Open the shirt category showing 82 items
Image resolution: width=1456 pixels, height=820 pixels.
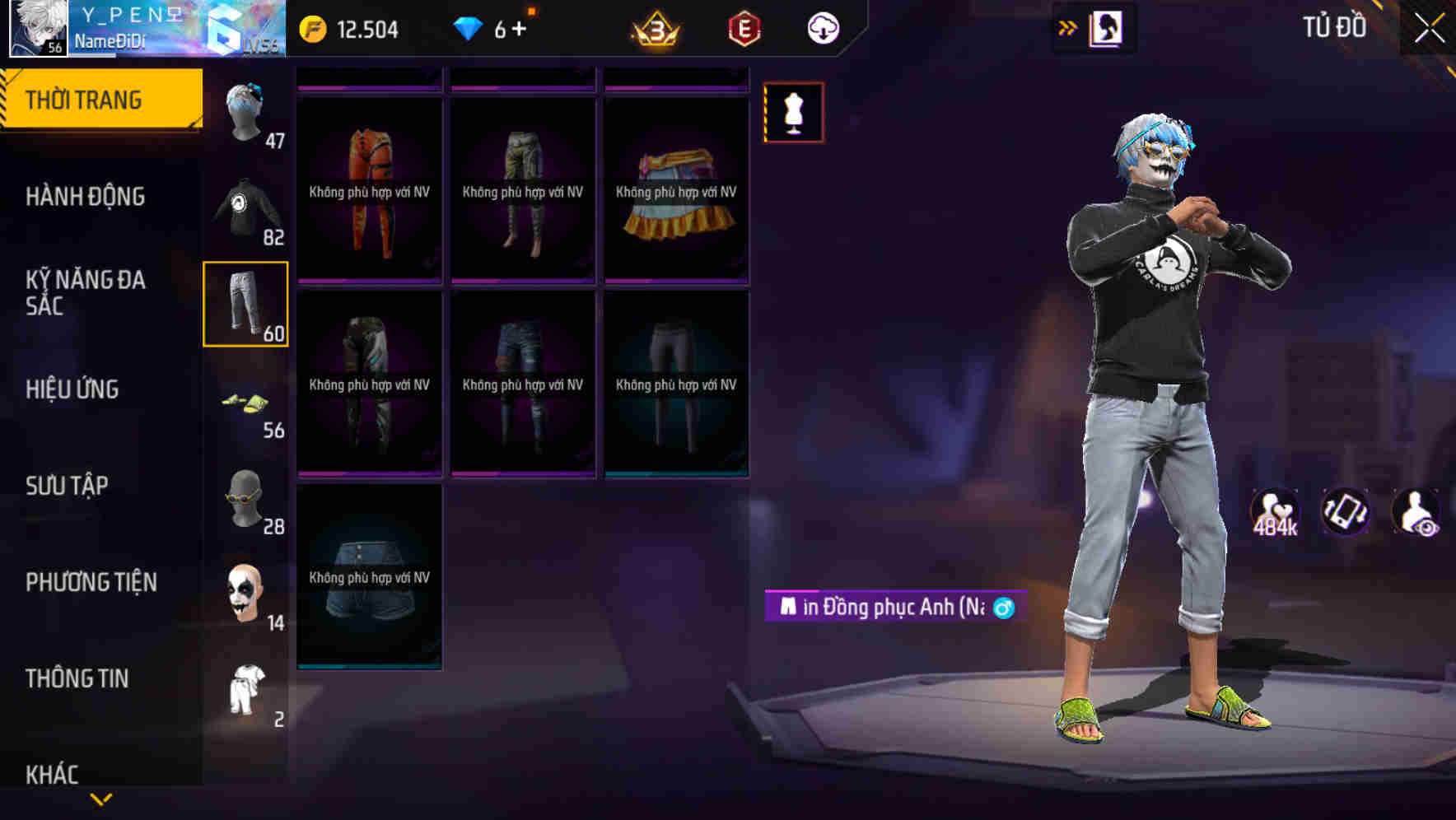pyautogui.click(x=246, y=210)
